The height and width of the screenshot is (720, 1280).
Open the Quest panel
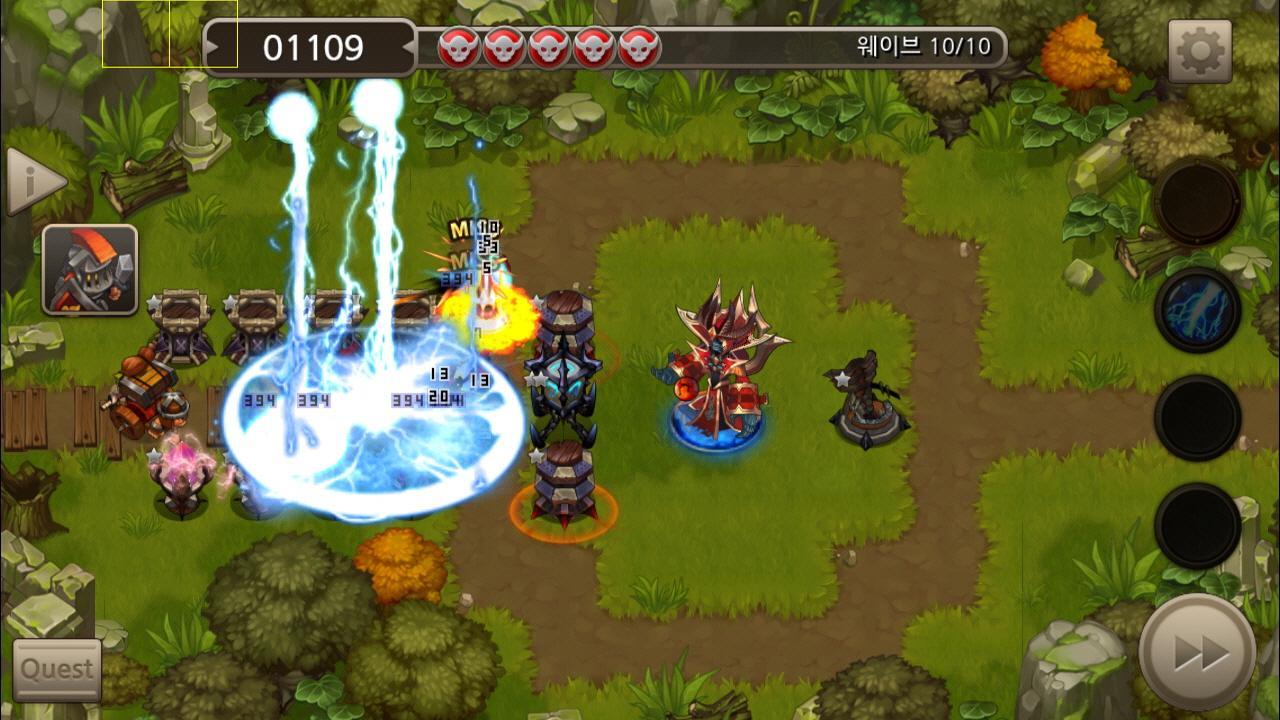click(55, 670)
